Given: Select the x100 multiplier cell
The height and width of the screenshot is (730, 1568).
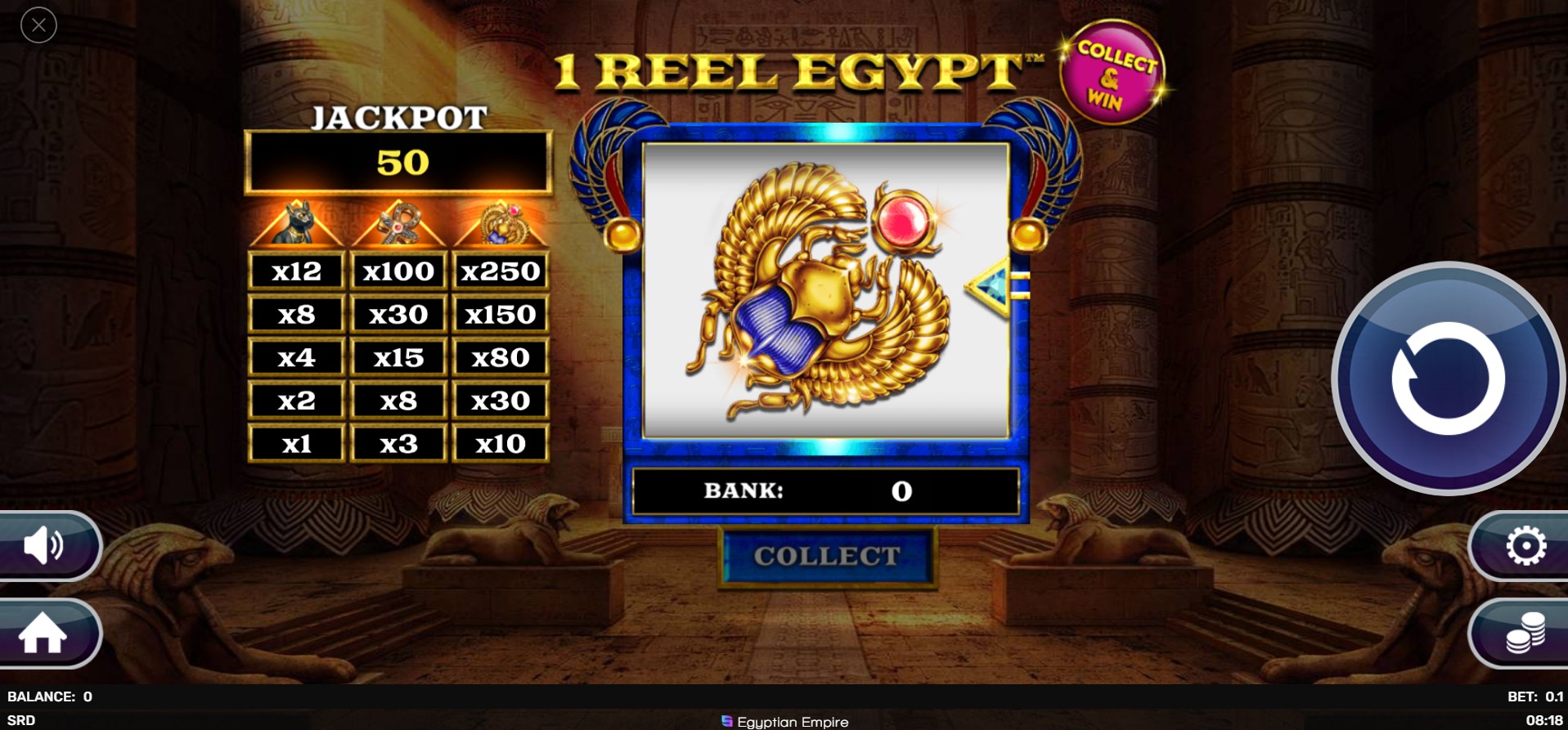Looking at the screenshot, I should 398,271.
